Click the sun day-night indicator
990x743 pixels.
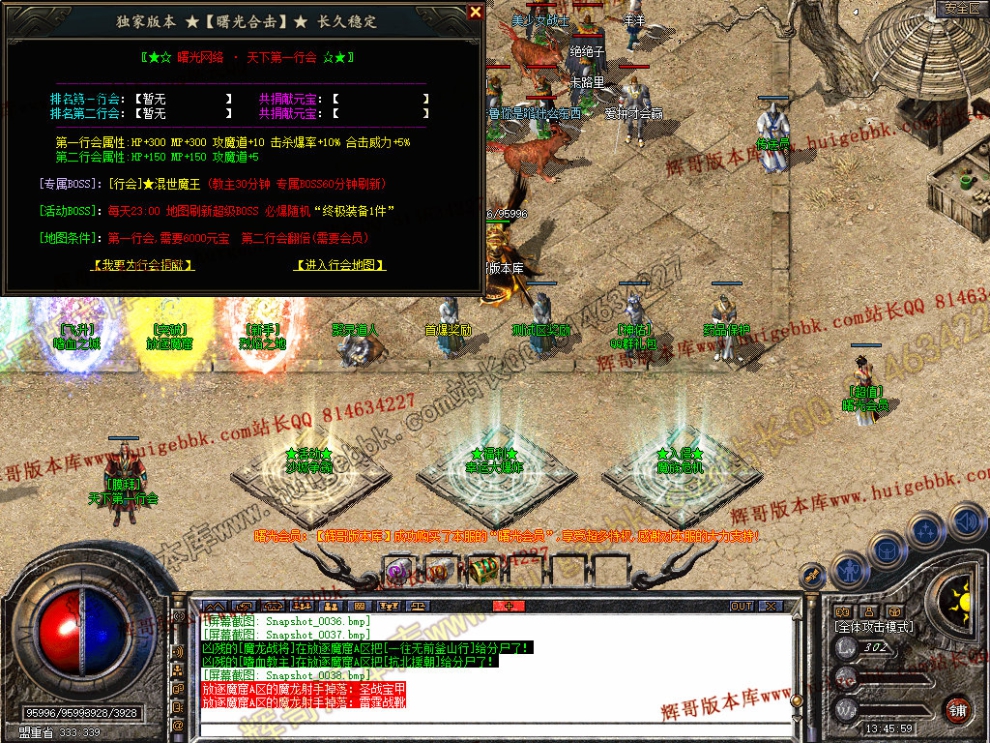[x=961, y=601]
